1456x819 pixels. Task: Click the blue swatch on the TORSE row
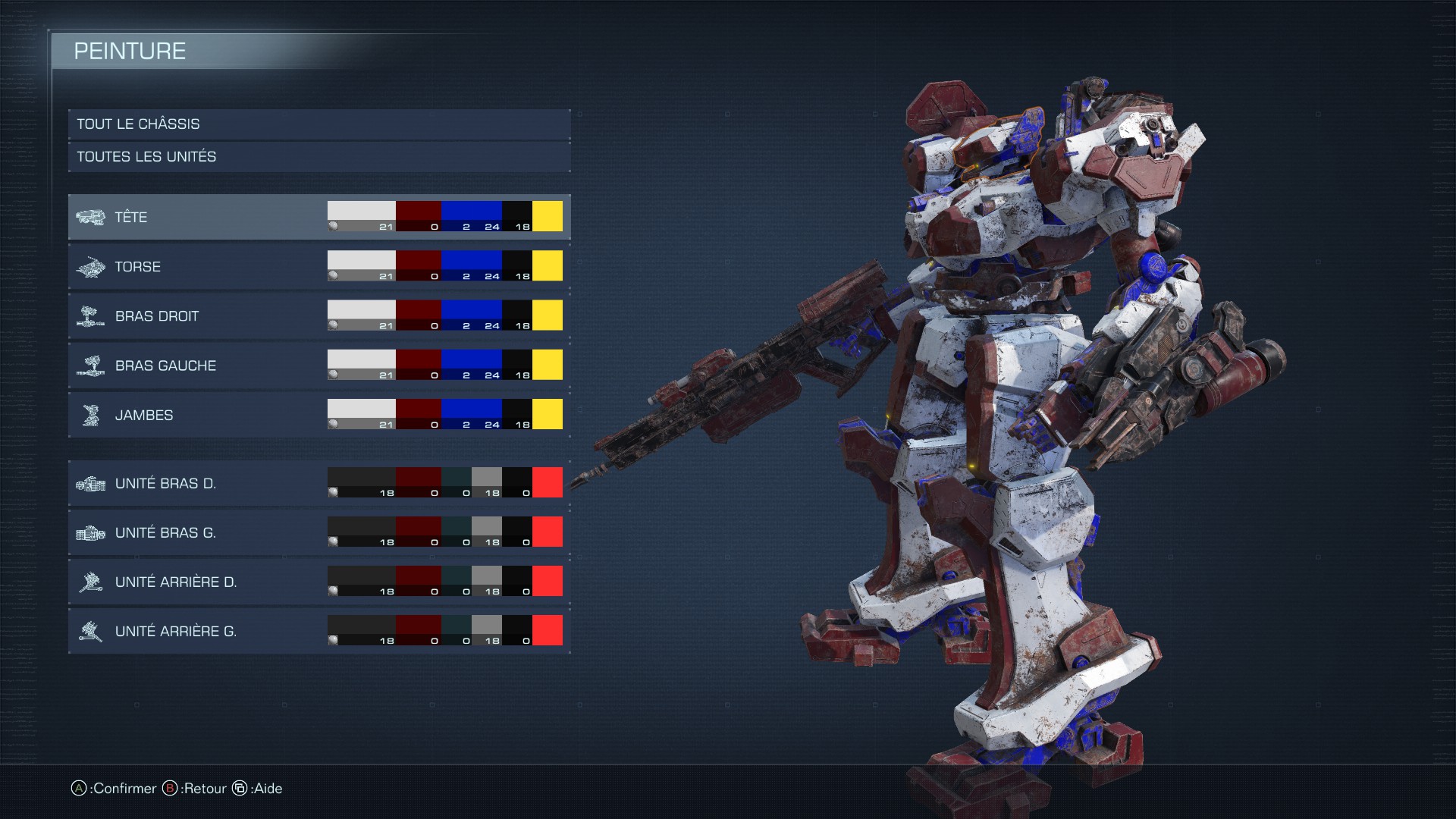471,262
